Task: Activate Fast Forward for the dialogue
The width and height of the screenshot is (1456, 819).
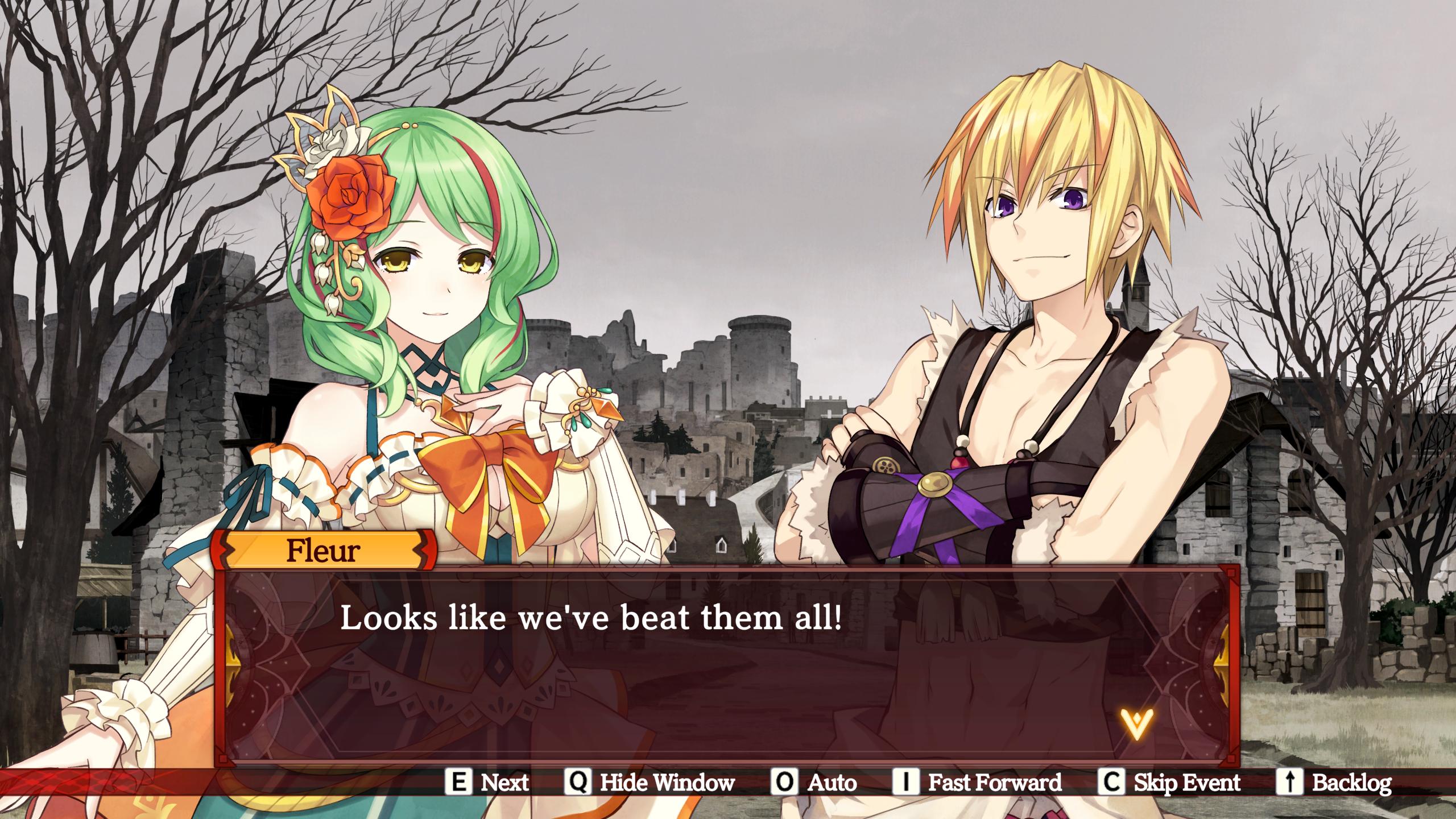Action: tap(994, 783)
